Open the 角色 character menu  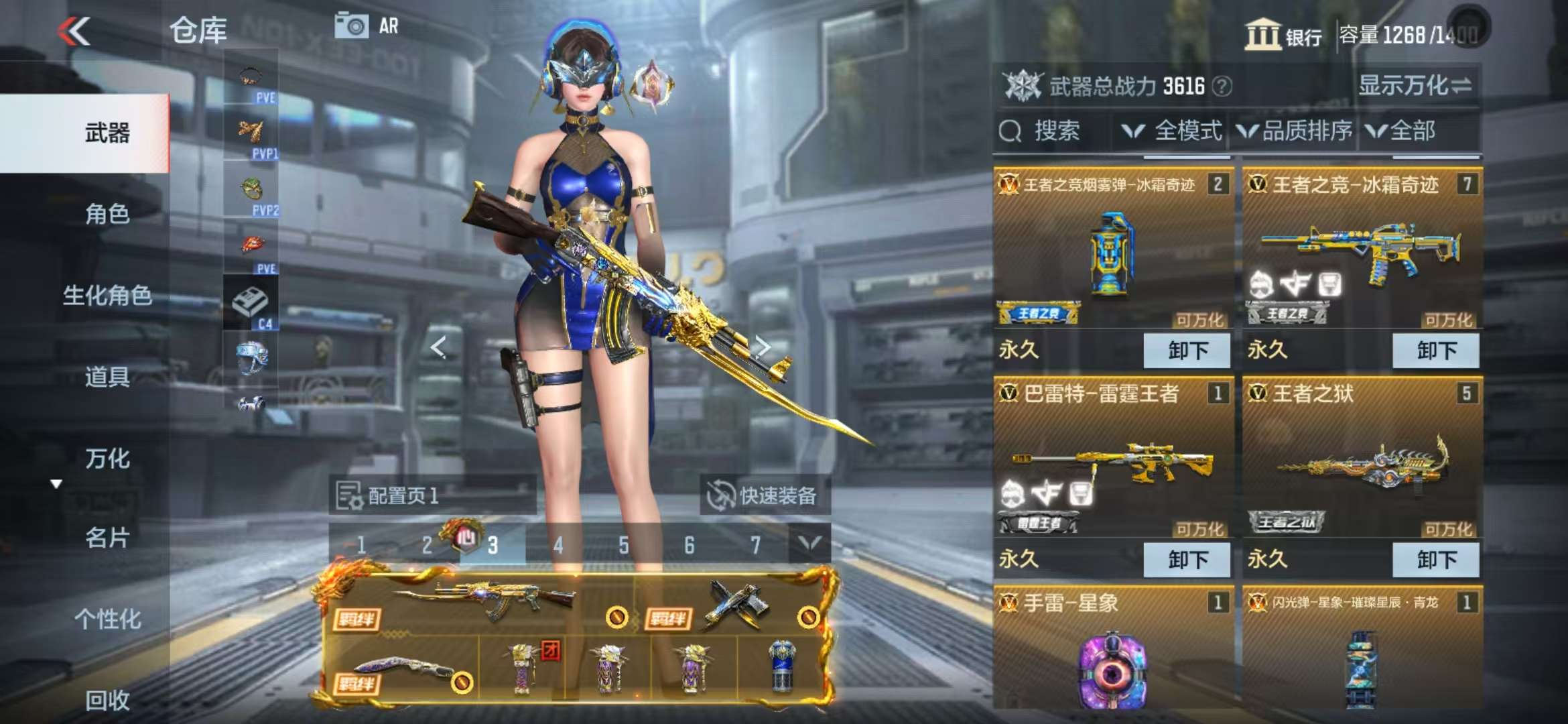(x=107, y=215)
